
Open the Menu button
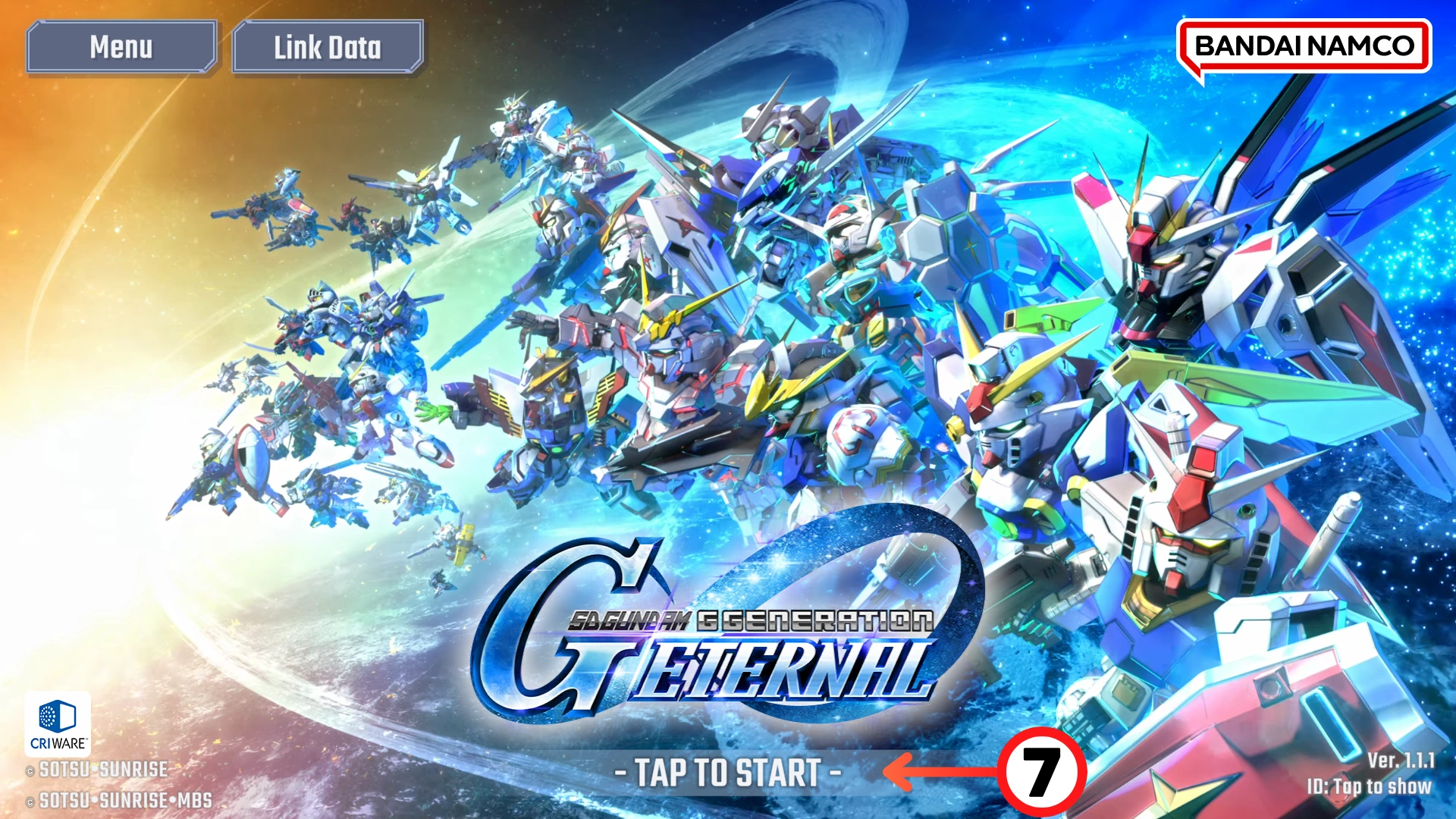point(121,47)
